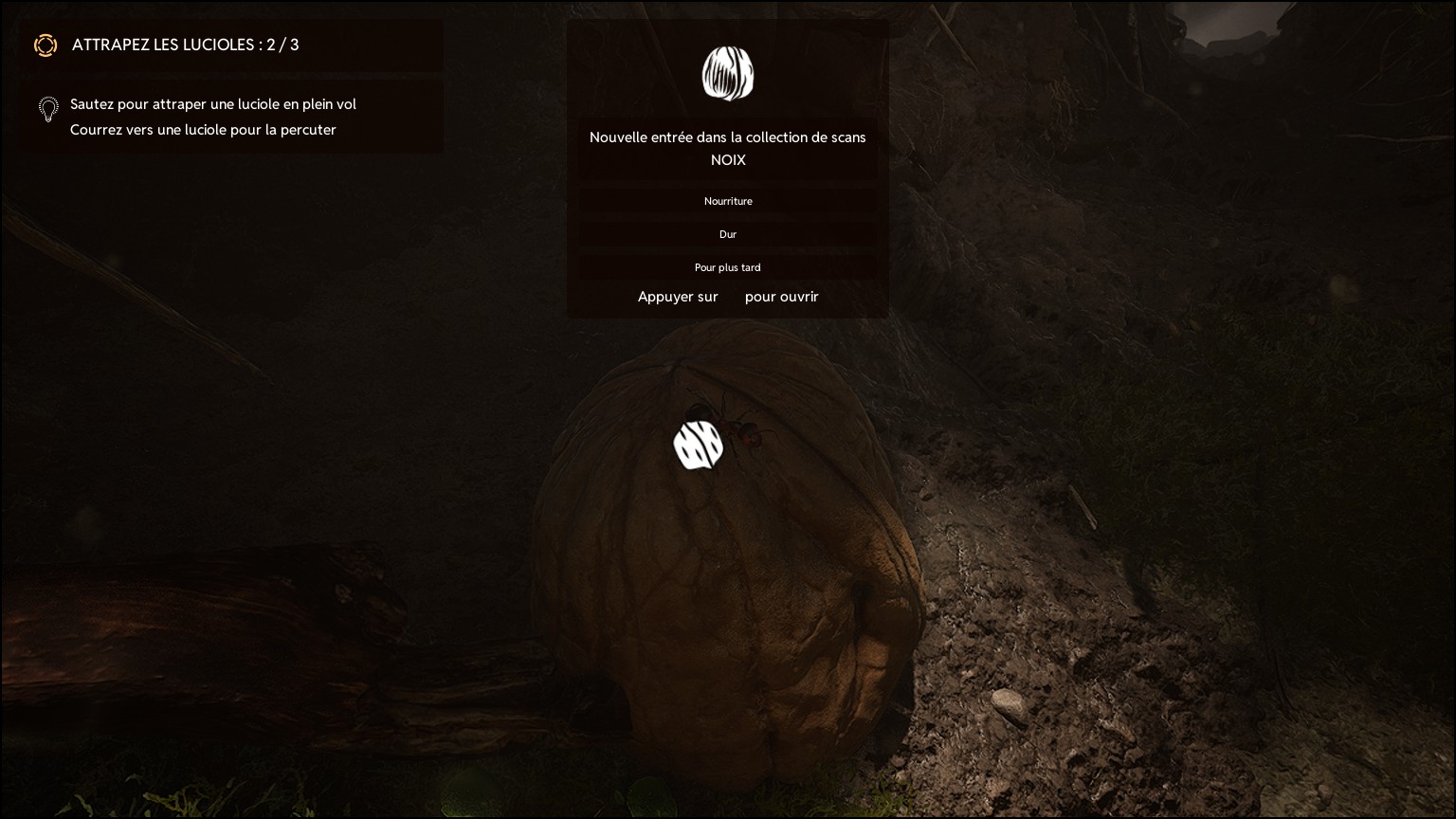Choose the Dur tag row
Image resolution: width=1456 pixels, height=819 pixels.
728,234
